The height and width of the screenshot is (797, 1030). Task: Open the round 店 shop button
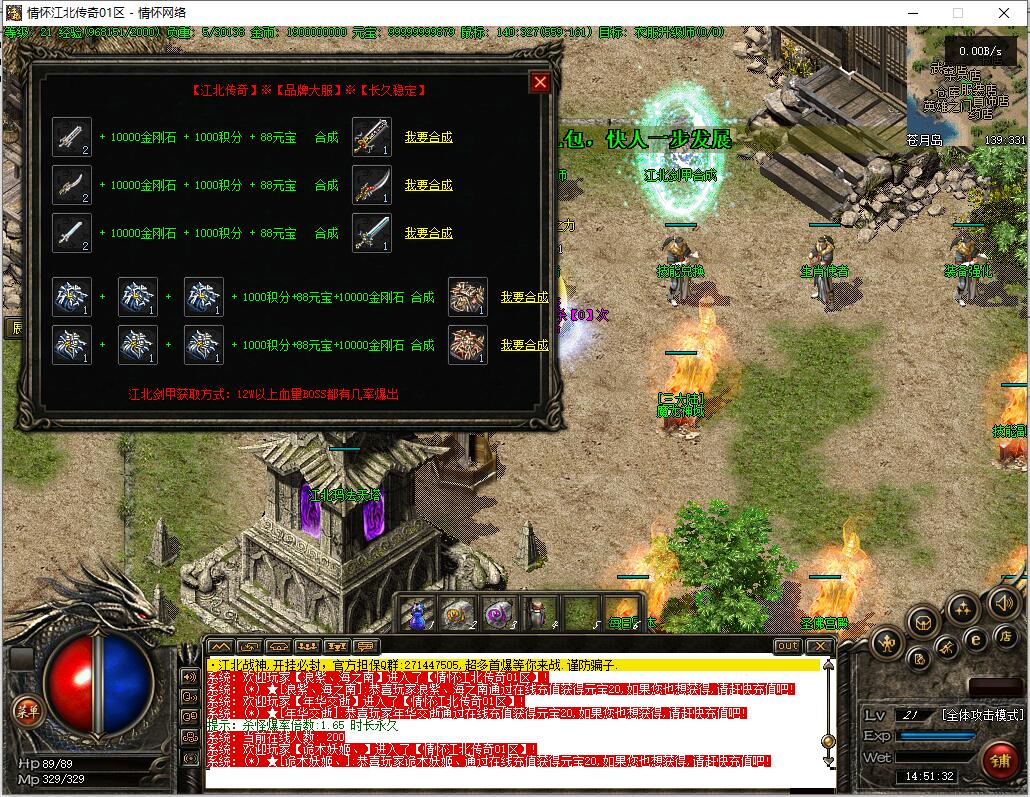(1003, 636)
